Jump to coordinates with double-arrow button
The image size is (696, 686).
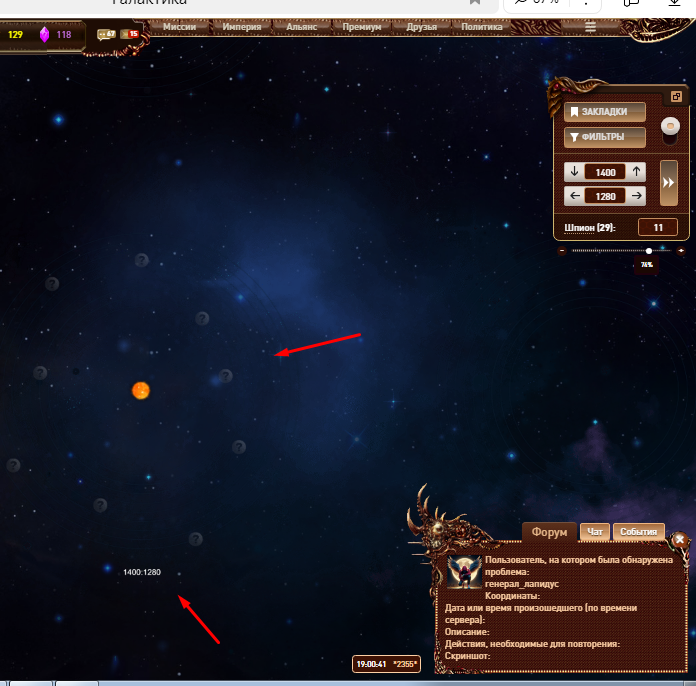(x=669, y=183)
